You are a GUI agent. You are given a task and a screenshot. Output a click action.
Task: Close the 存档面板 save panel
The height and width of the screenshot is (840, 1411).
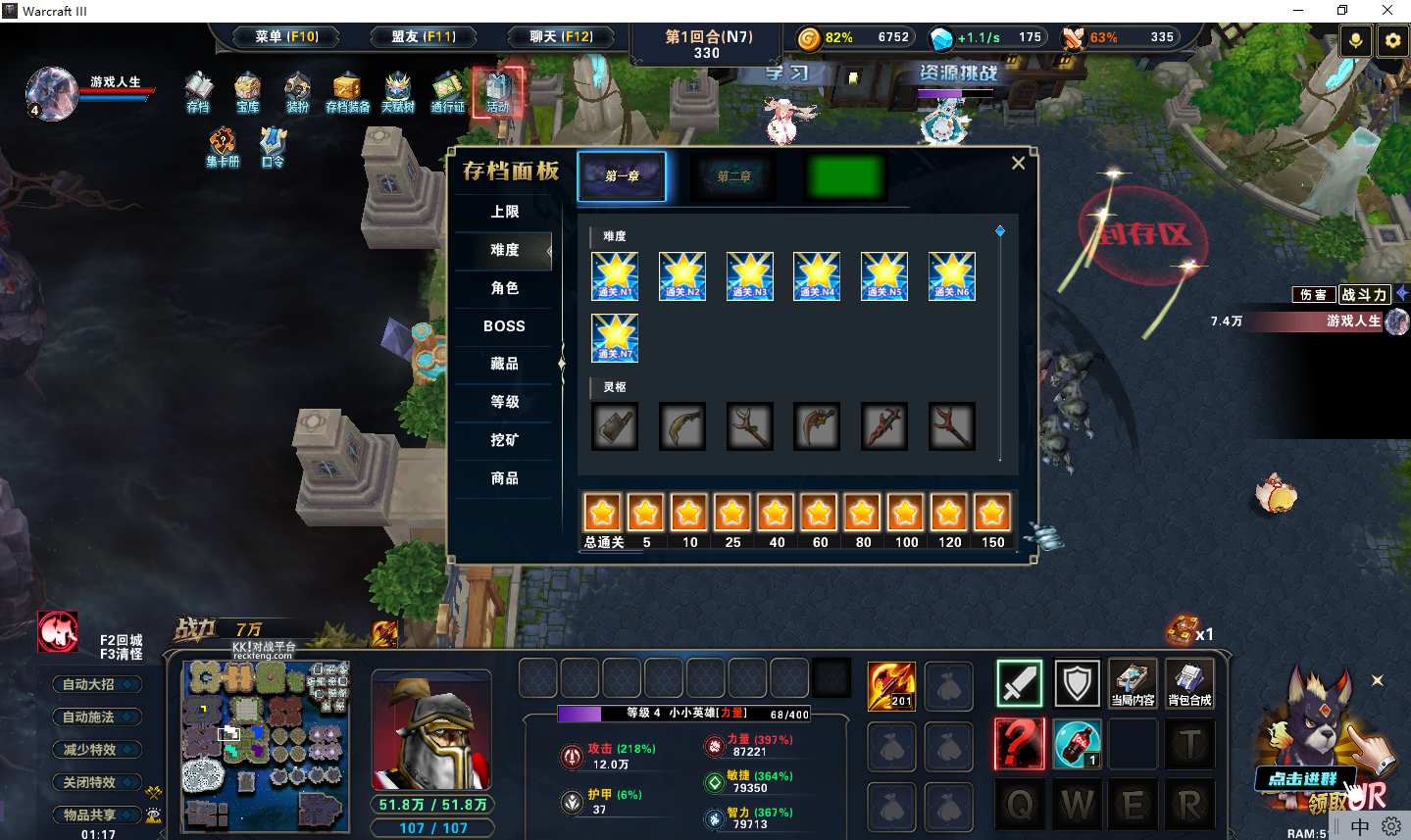1018,164
